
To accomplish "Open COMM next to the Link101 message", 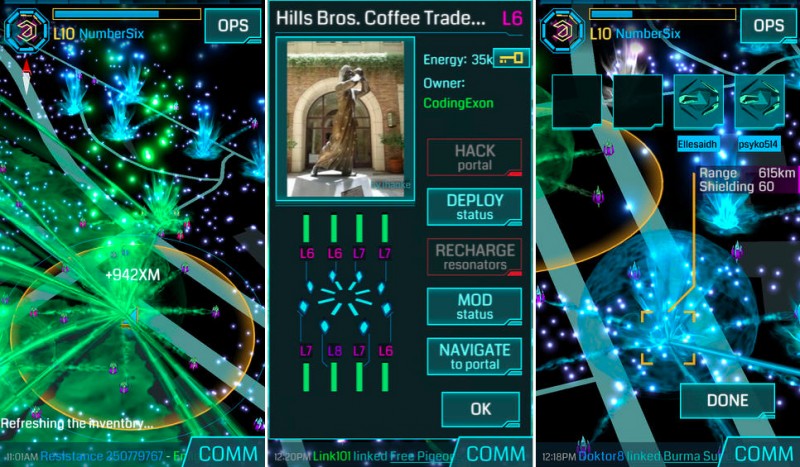I will (x=496, y=453).
